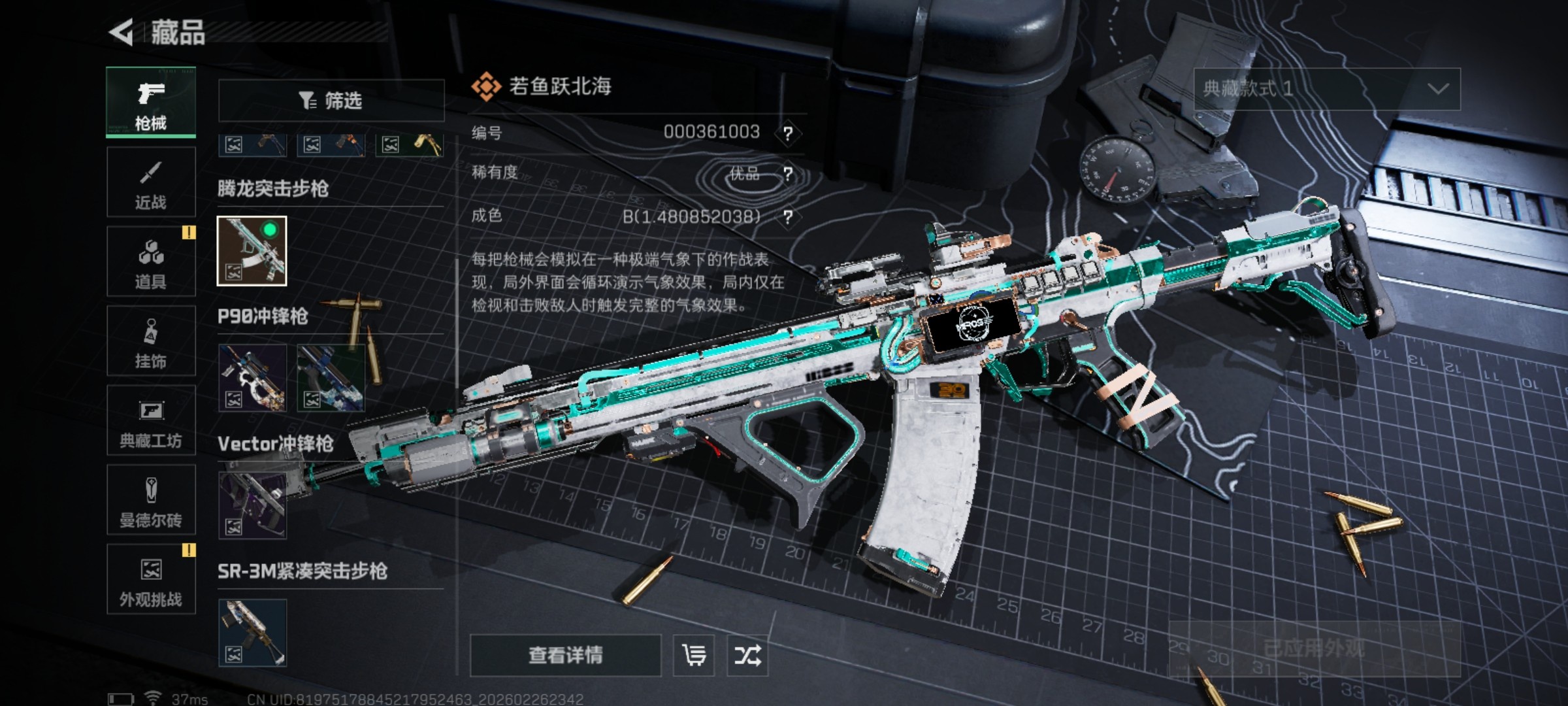Open the list-and-cart icon button
Image resolution: width=1568 pixels, height=706 pixels.
tap(694, 655)
